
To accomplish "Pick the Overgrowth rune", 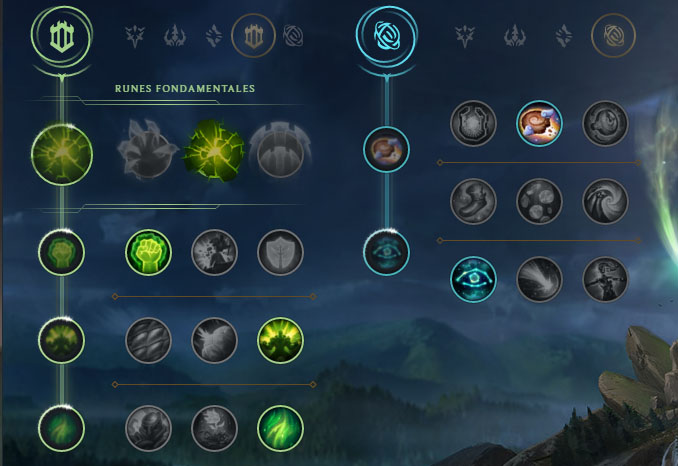I will point(148,427).
